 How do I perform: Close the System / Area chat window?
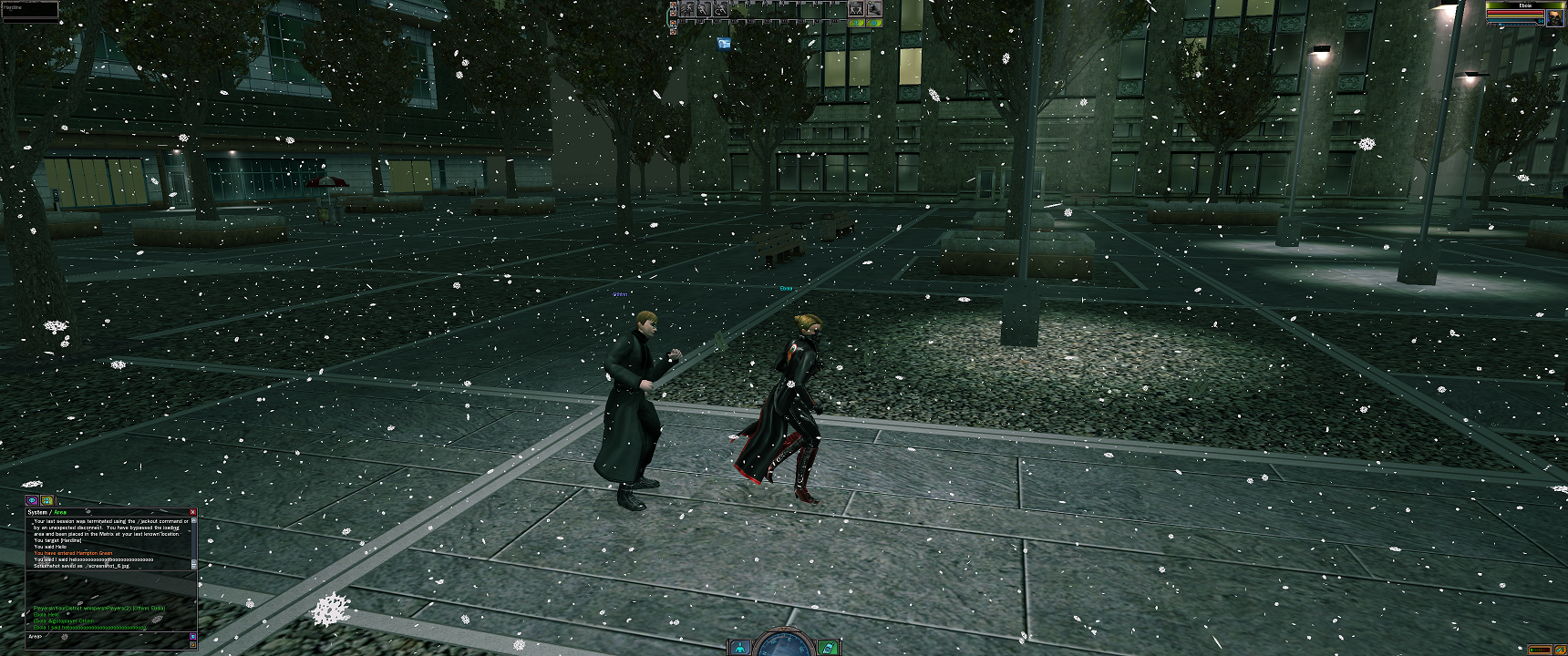tap(192, 512)
